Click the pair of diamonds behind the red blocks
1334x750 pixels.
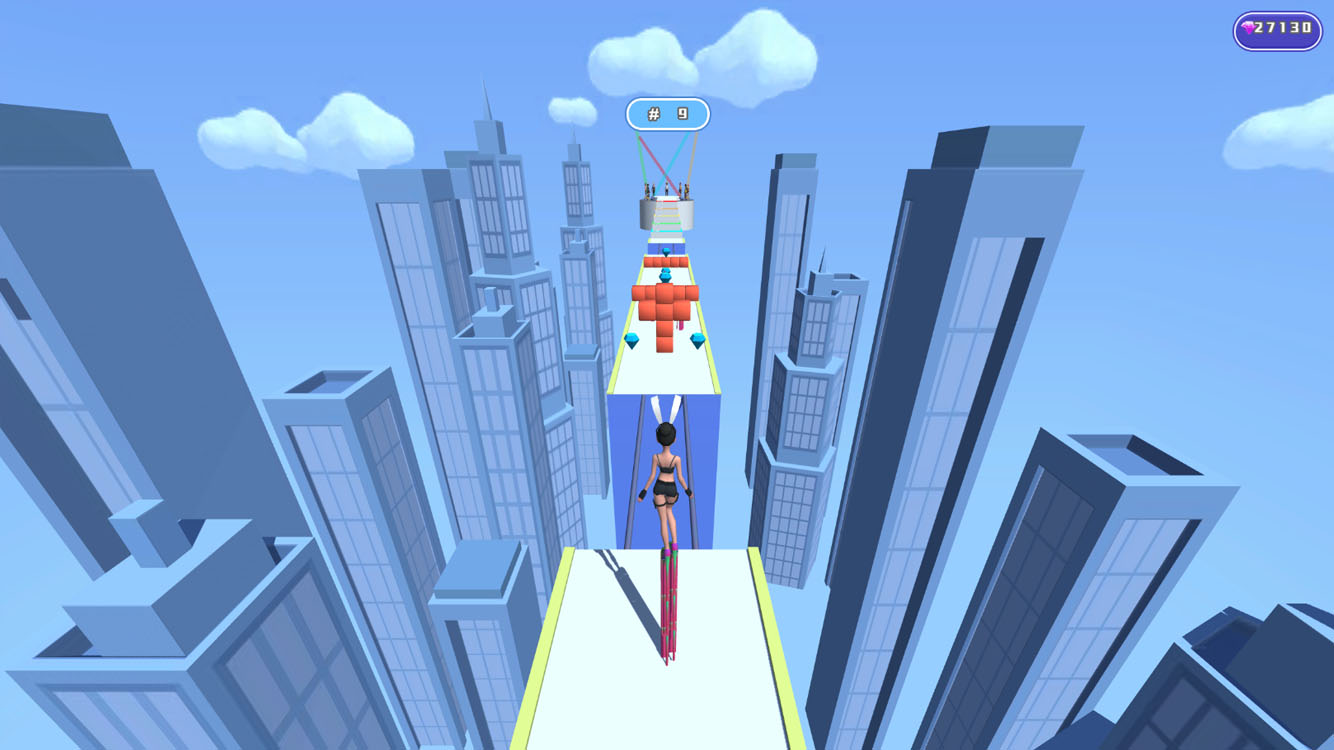pyautogui.click(x=666, y=273)
